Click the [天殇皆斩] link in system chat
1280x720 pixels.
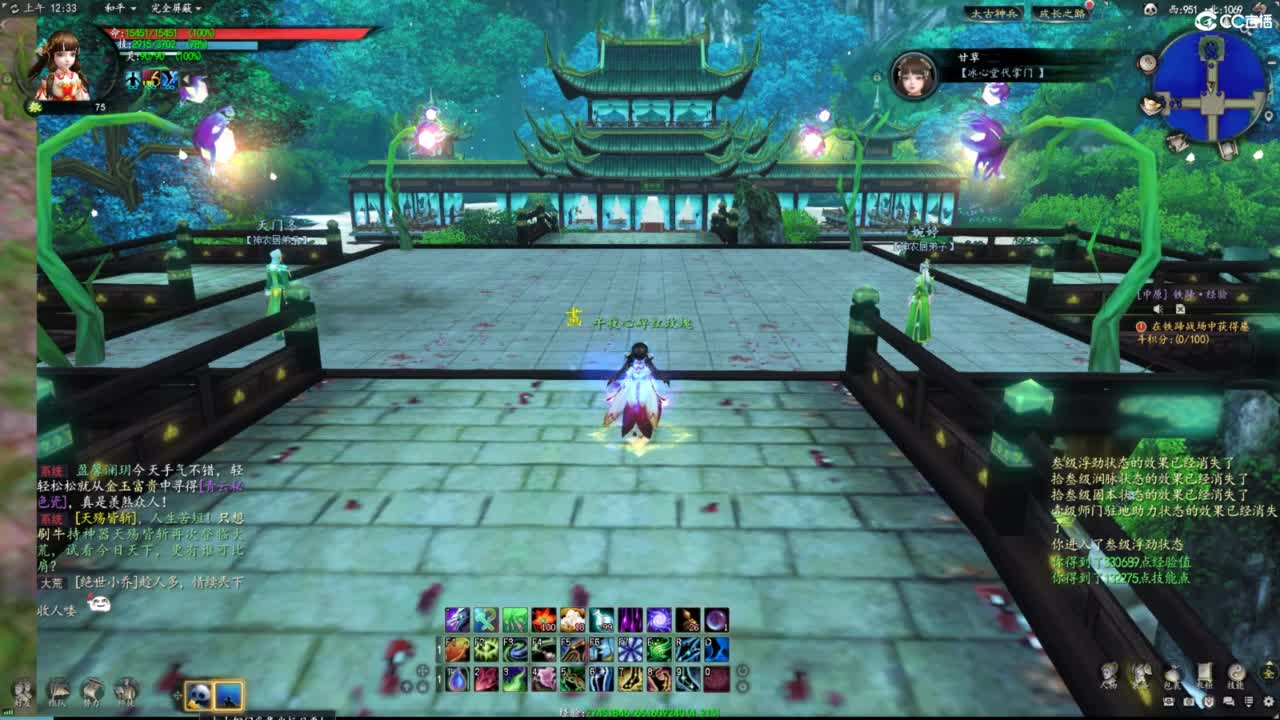106,517
